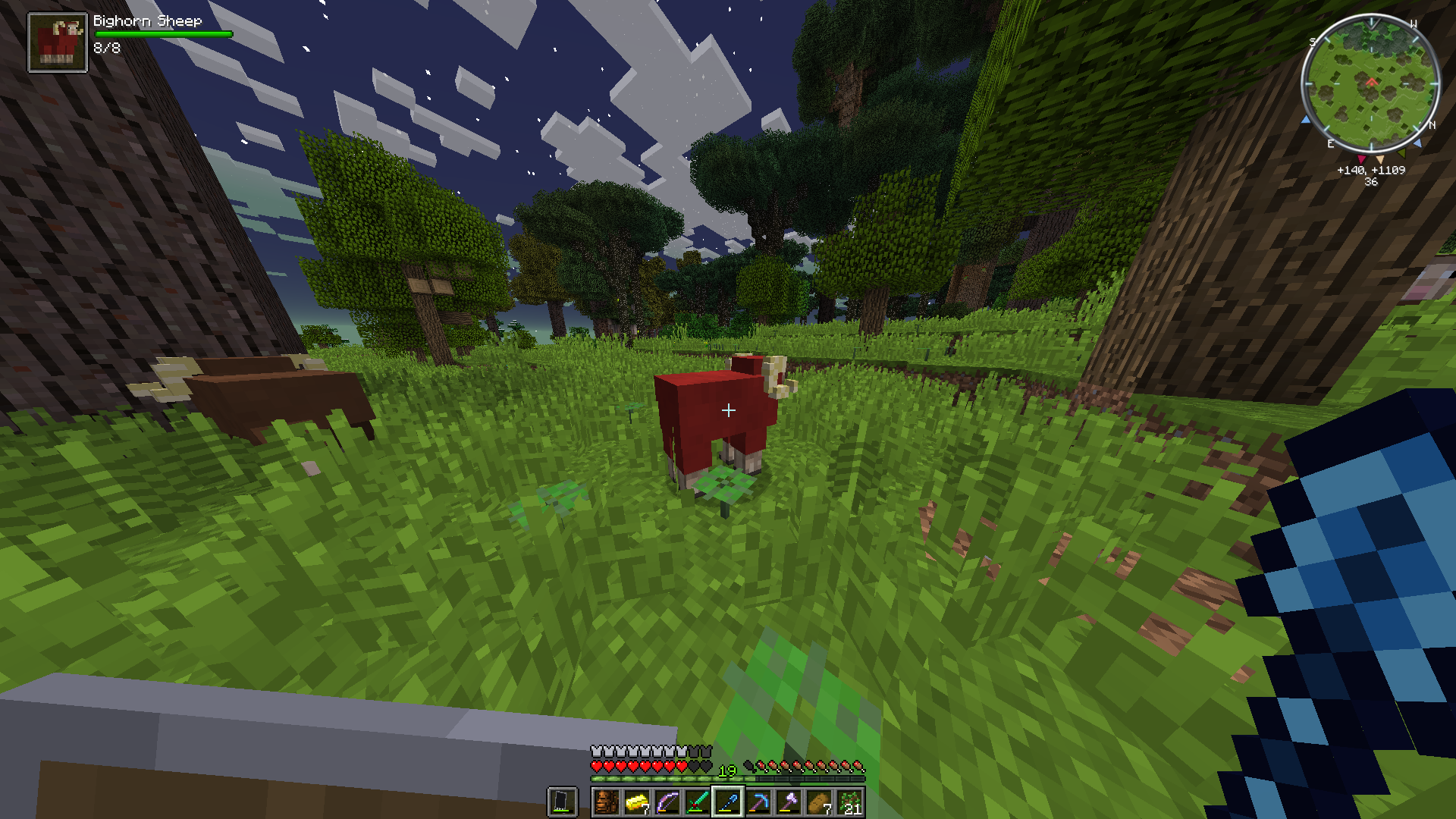Select the gold ingot hotbar slot
This screenshot has width=1456, height=819.
click(637, 802)
